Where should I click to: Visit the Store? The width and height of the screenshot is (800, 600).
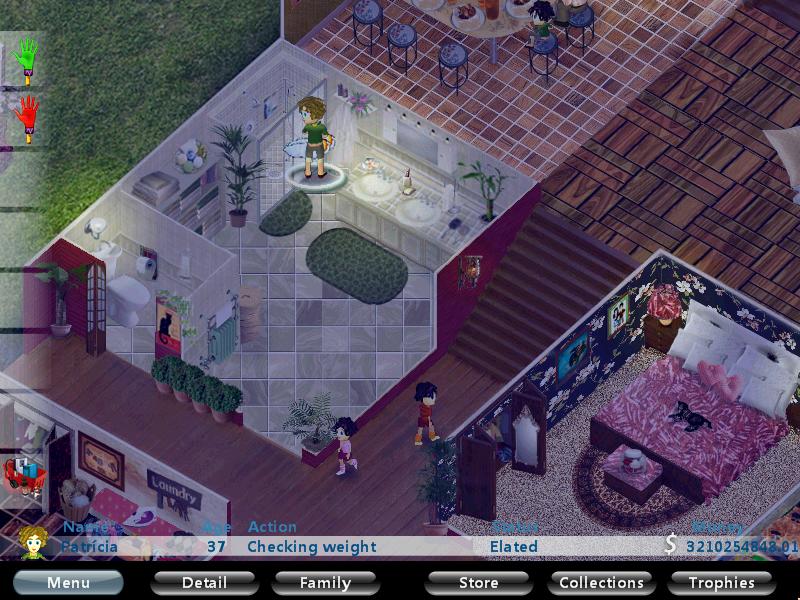[478, 582]
